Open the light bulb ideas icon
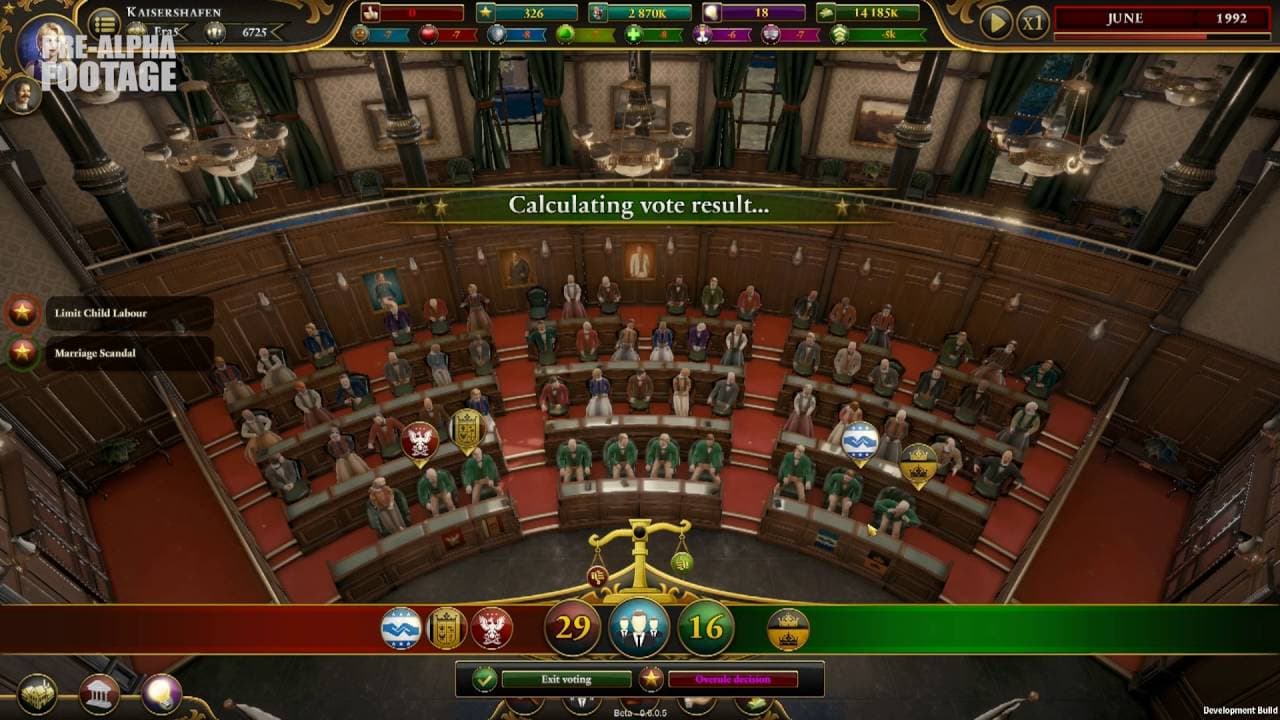The width and height of the screenshot is (1280, 720). point(162,694)
